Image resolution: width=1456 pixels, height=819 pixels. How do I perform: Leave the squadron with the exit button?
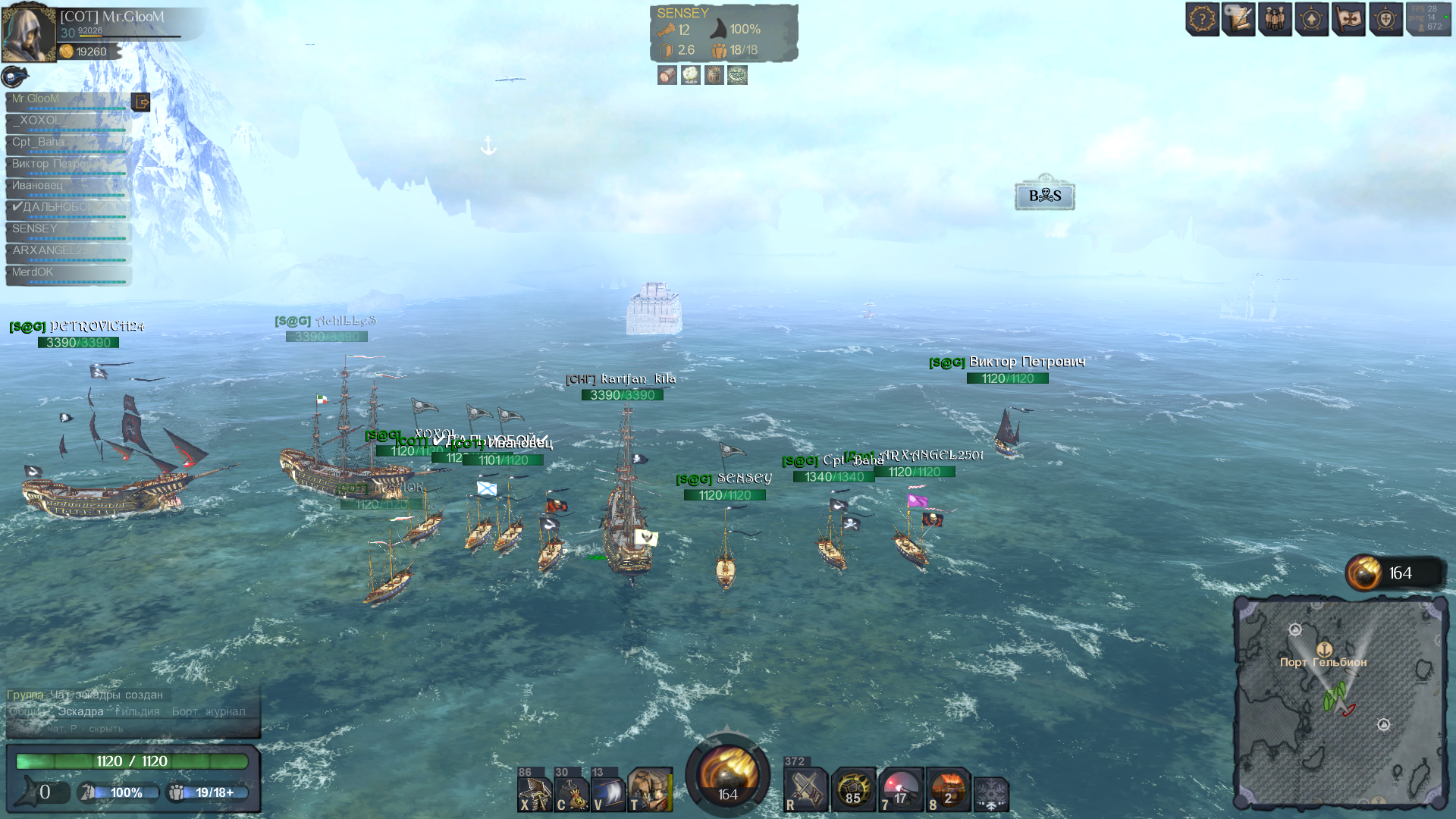141,102
